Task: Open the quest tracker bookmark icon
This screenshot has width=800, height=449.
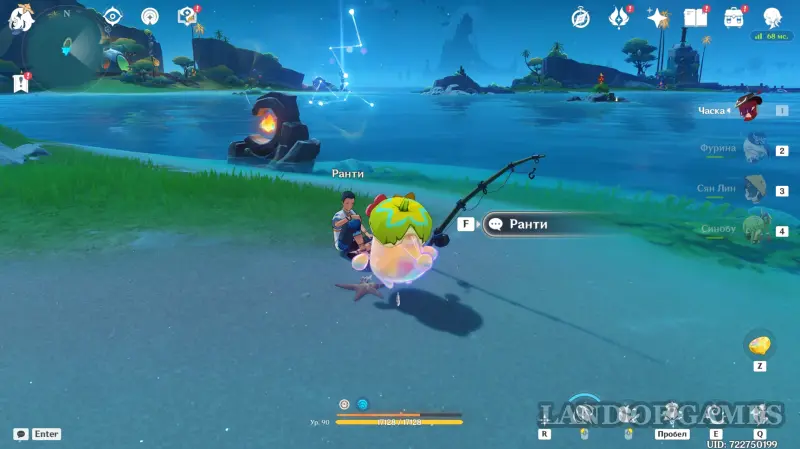Action: pyautogui.click(x=20, y=82)
